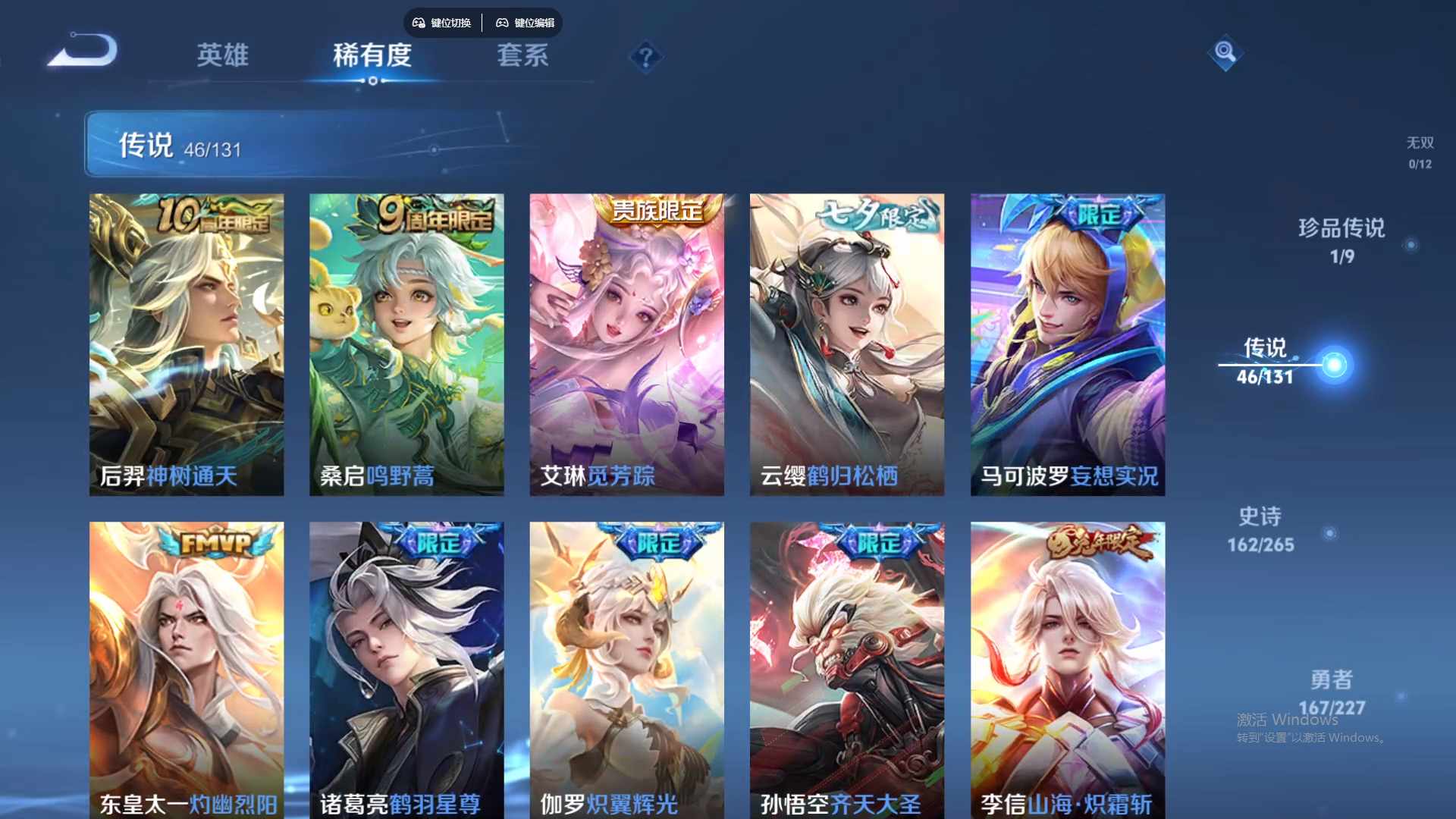Switch to the 套系 tab
Screen dimensions: 1456x819
click(x=524, y=57)
